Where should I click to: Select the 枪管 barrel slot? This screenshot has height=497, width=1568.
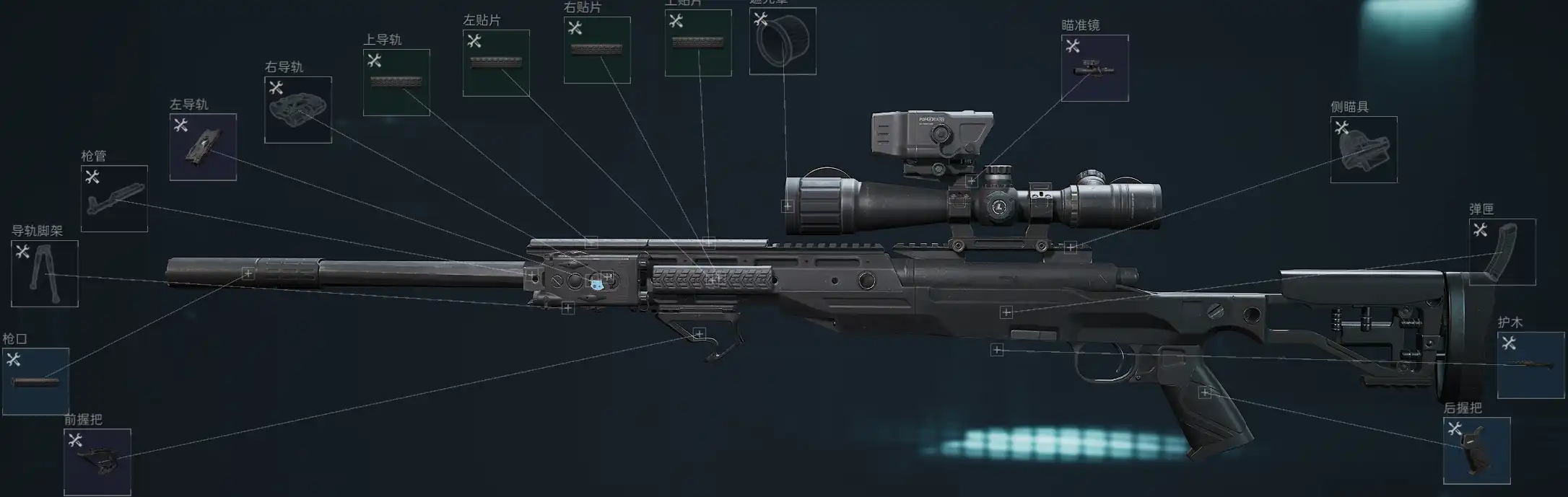tap(114, 198)
